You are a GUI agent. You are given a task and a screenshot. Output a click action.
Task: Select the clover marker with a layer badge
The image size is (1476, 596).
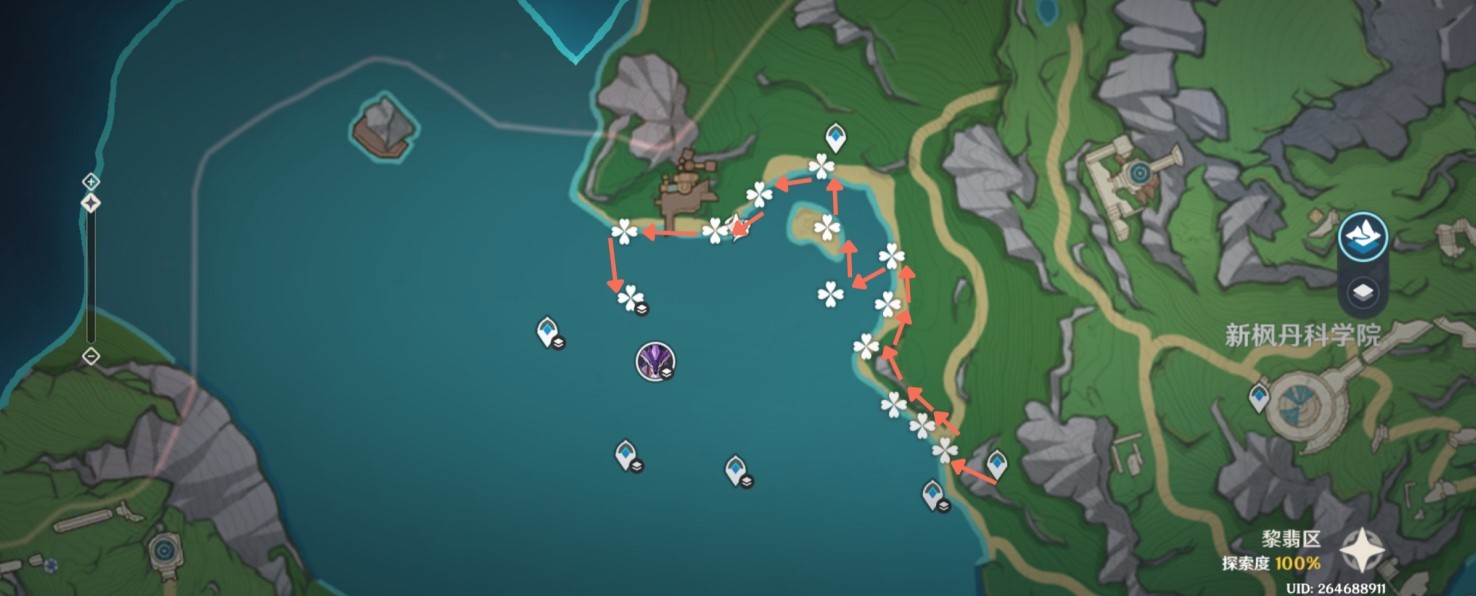[631, 297]
